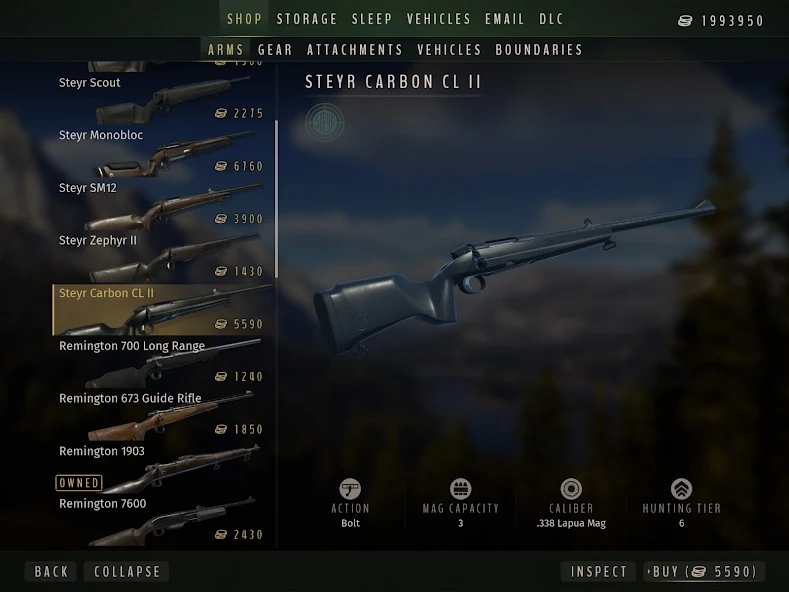Image resolution: width=789 pixels, height=592 pixels.
Task: Open the Storage tab
Action: click(x=307, y=19)
